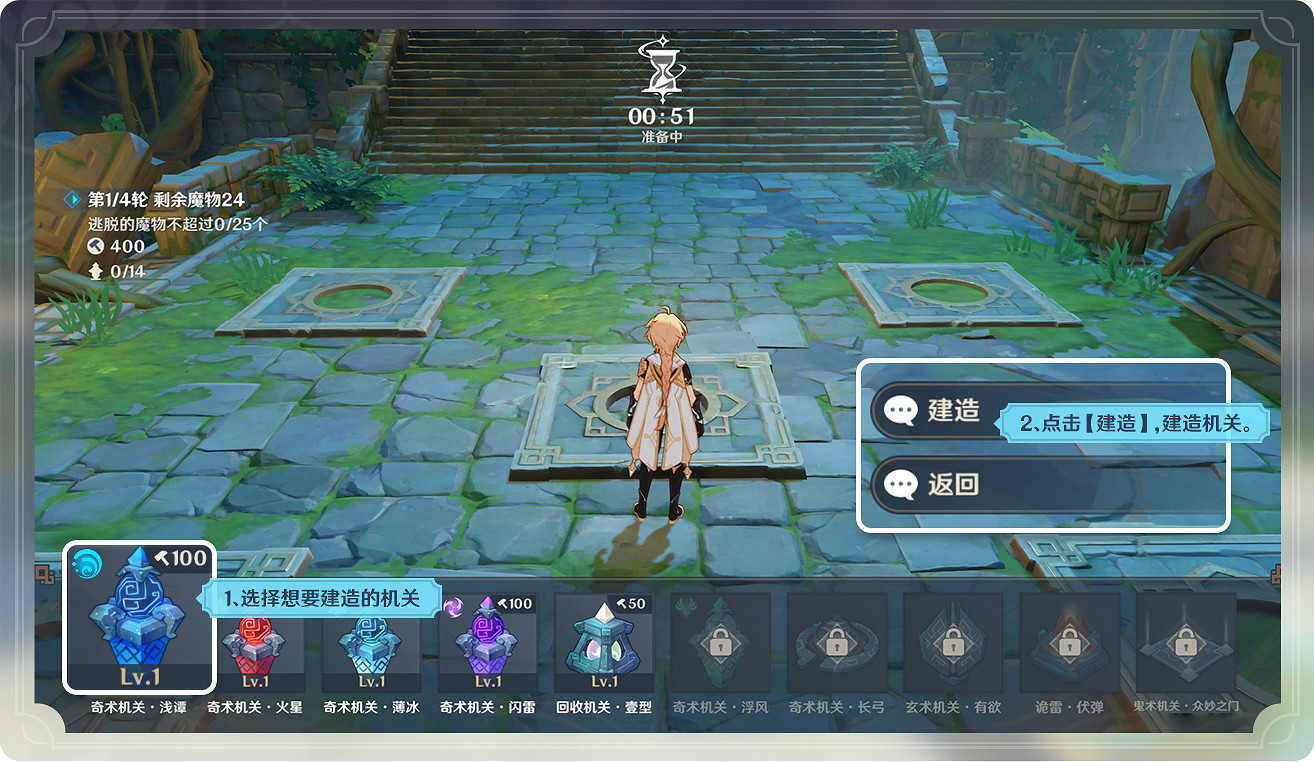Select the 回收机关·壹型 mechanism
Image resolution: width=1314 pixels, height=762 pixels.
[x=602, y=645]
